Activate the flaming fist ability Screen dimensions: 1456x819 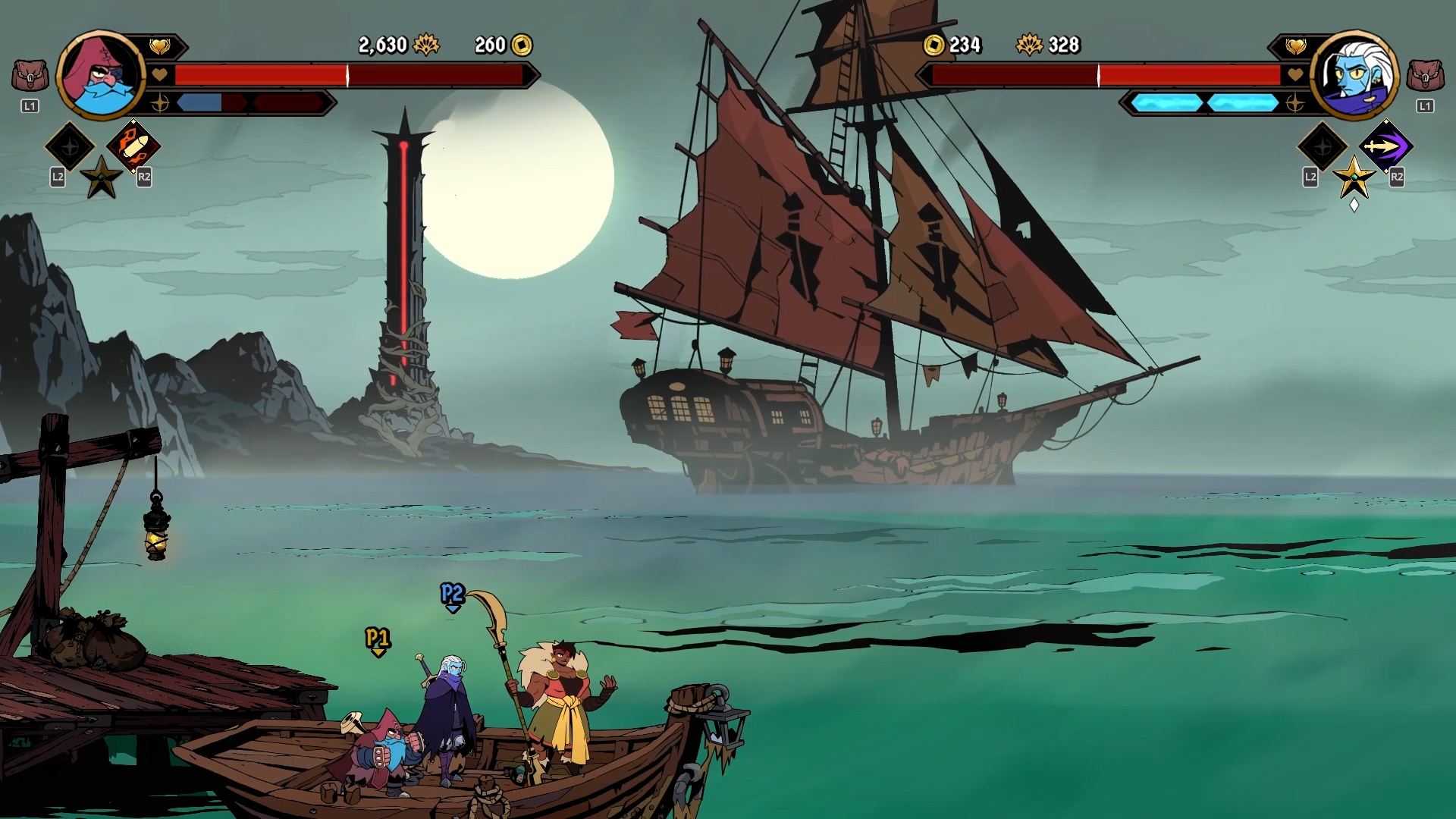[133, 146]
